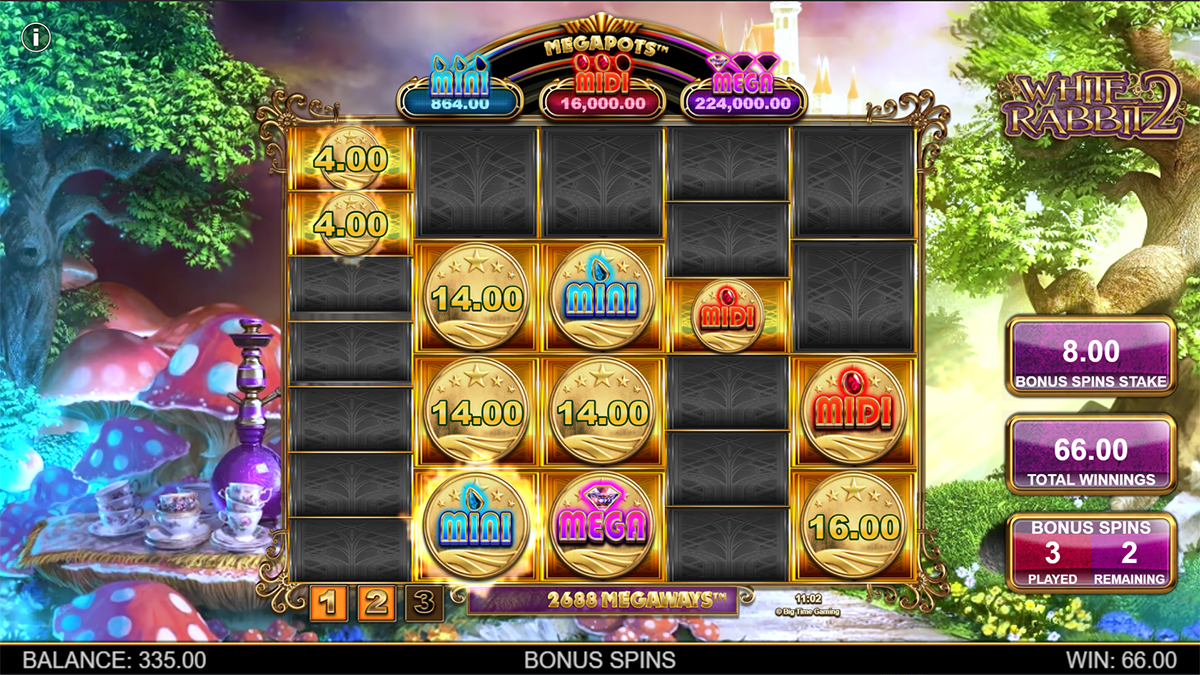Open the info button

pyautogui.click(x=37, y=38)
